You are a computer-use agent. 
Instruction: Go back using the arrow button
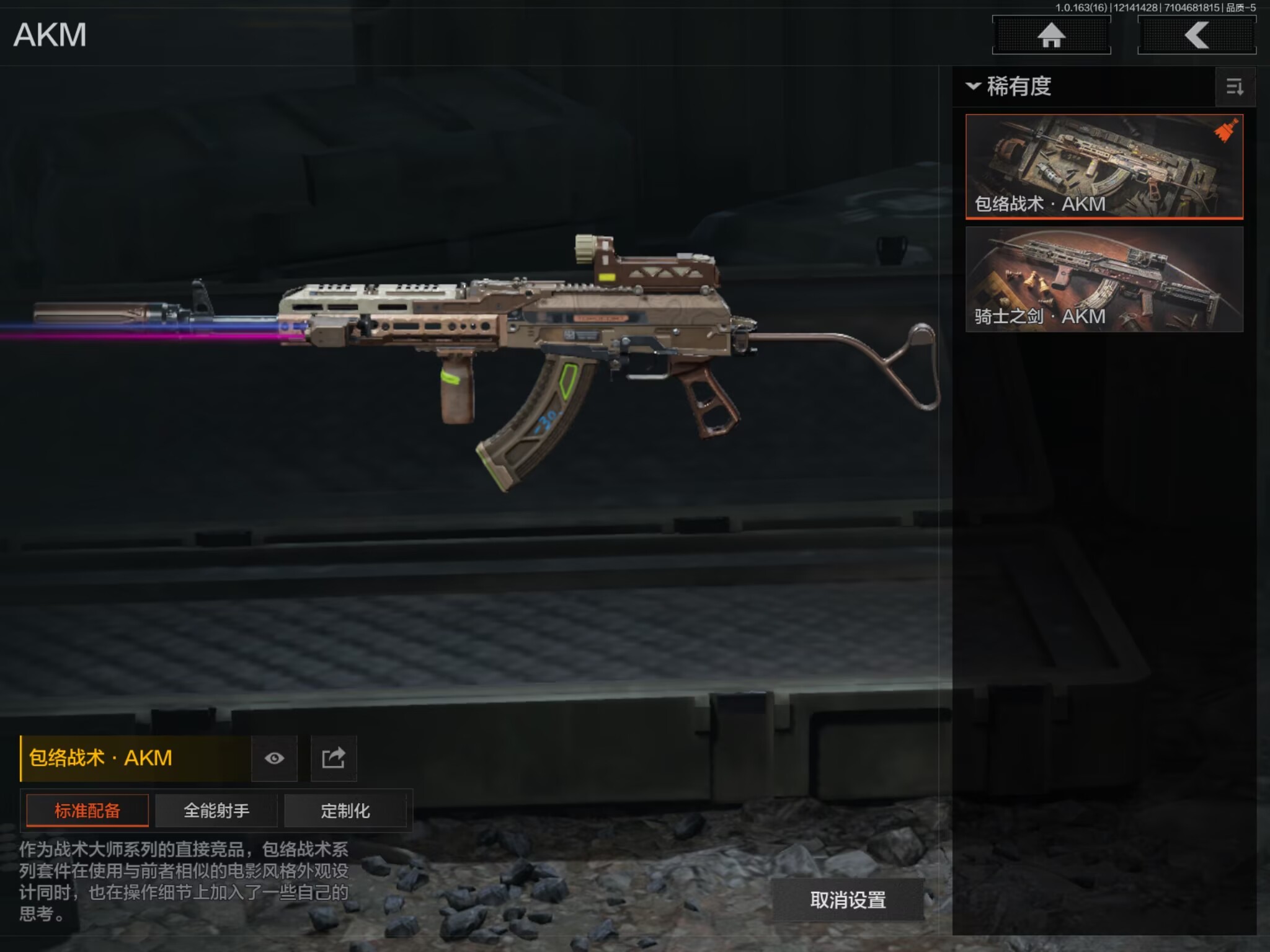point(1196,35)
